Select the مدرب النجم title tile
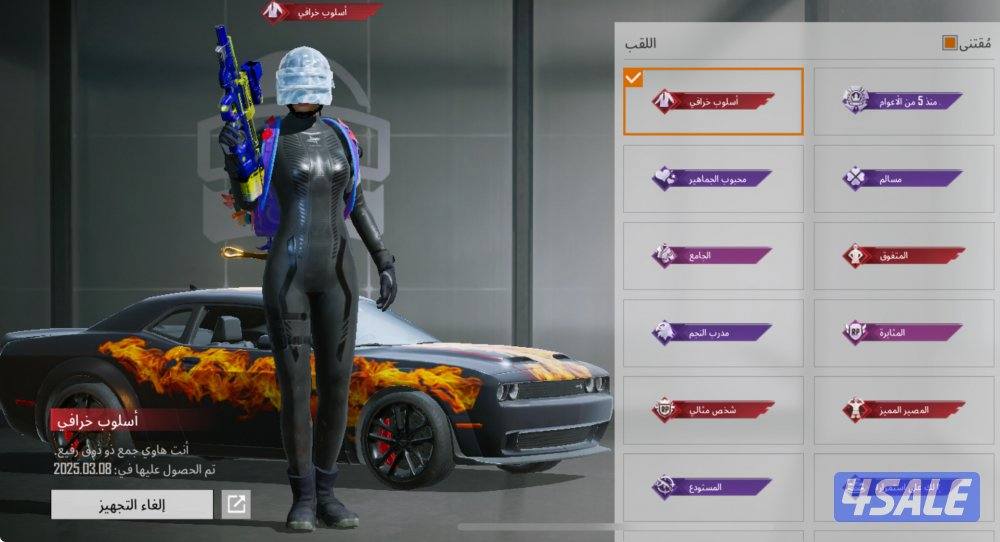This screenshot has width=1000, height=542. (x=713, y=332)
